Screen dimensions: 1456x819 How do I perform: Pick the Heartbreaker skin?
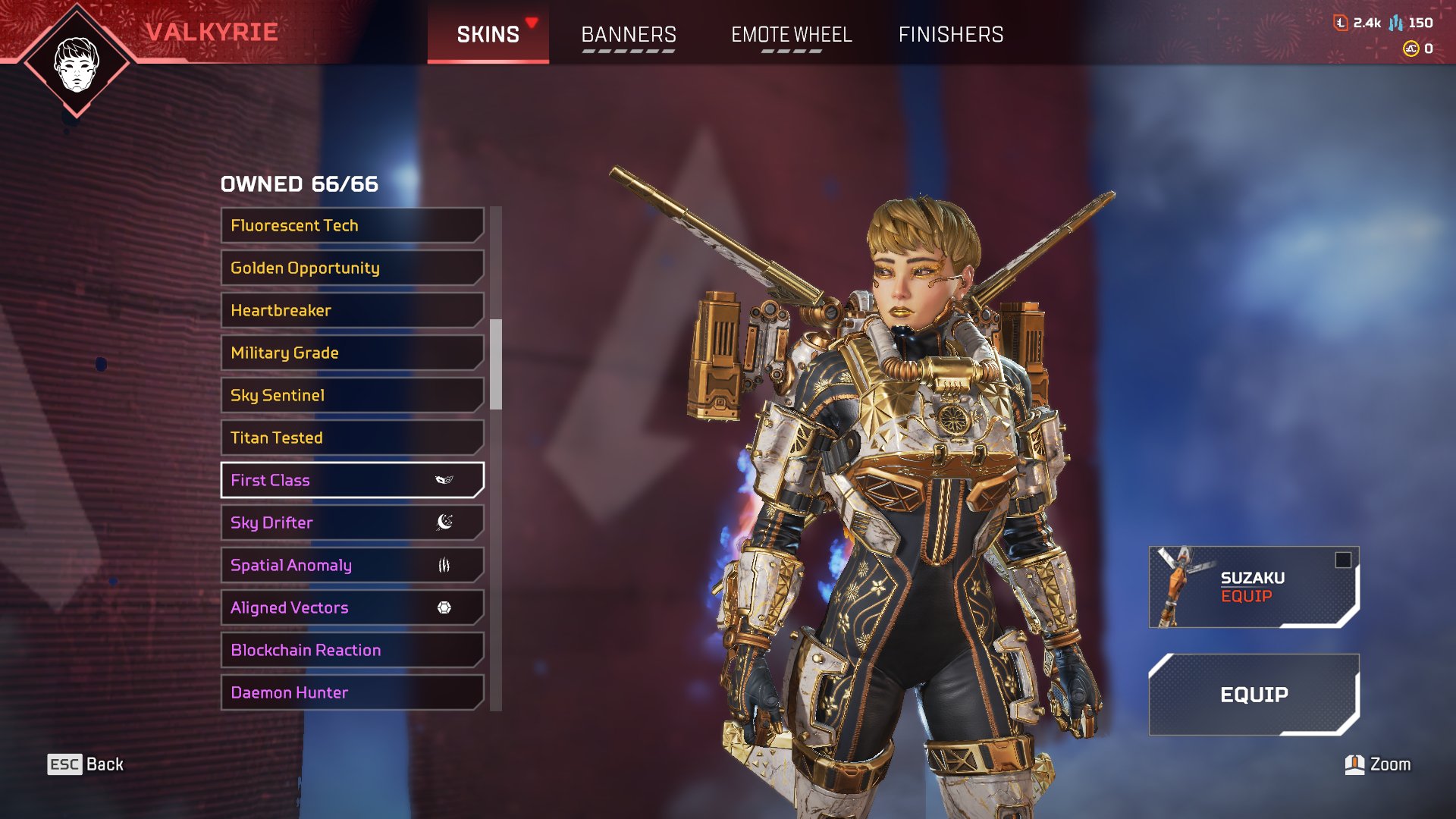pyautogui.click(x=352, y=310)
